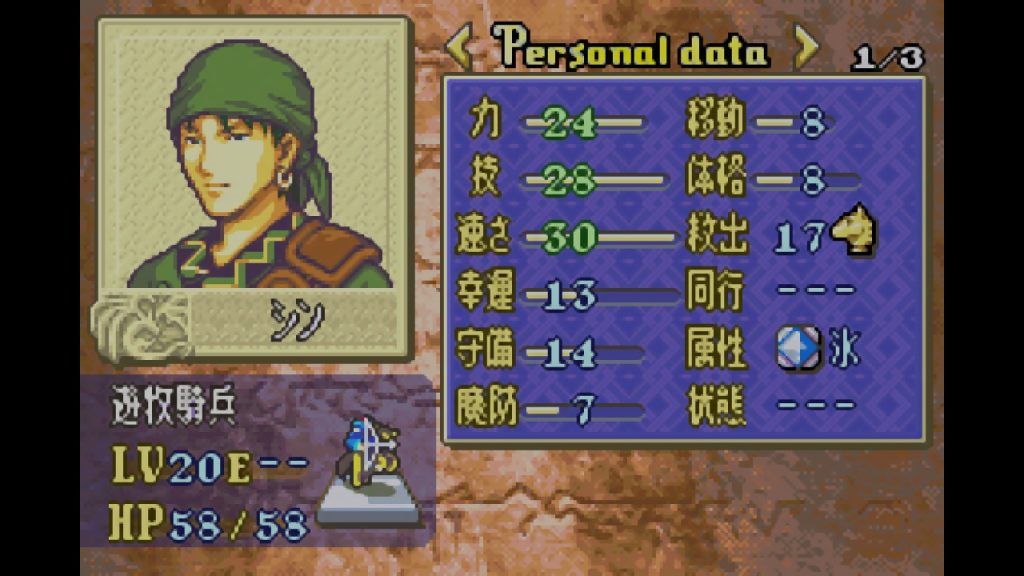
Task: Click the horse icon next to 救出
Action: point(854,234)
